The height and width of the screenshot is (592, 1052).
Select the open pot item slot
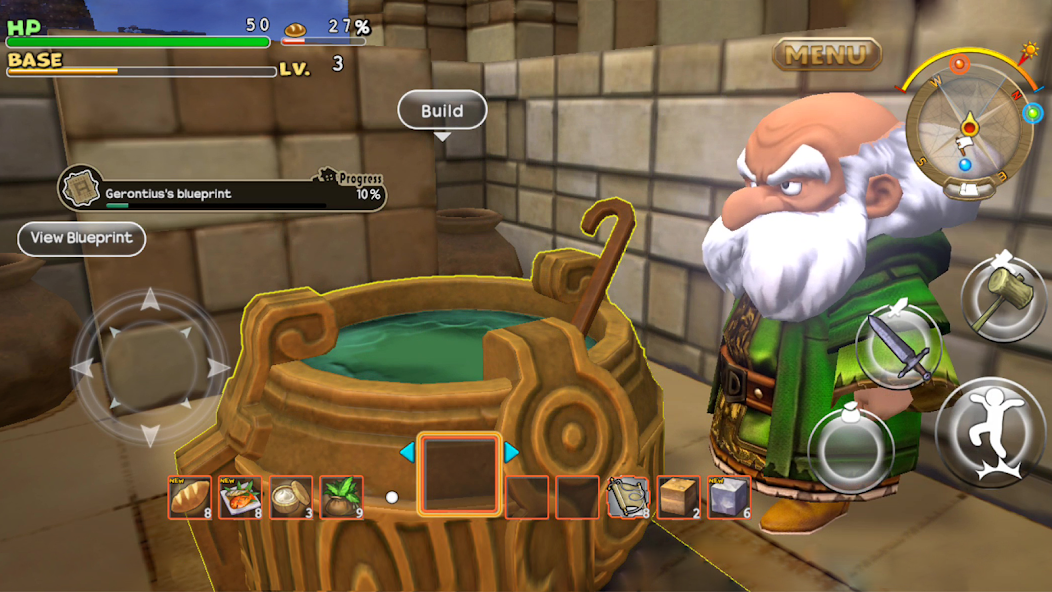[x=290, y=497]
